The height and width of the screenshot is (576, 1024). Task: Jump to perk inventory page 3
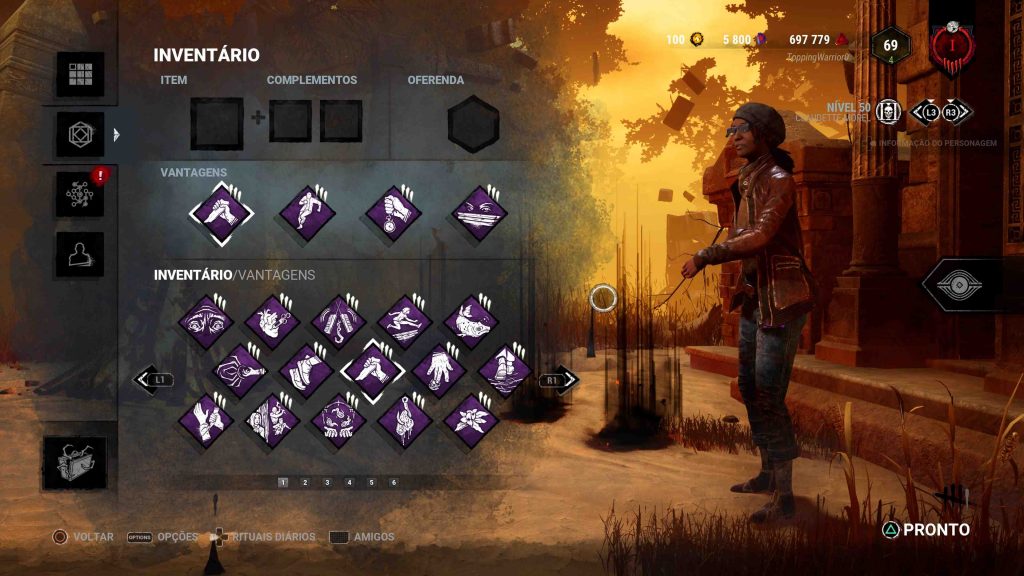tap(327, 482)
